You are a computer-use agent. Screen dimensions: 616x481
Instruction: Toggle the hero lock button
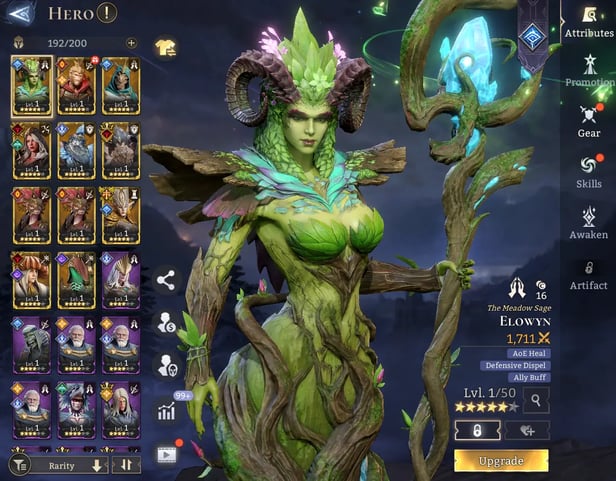[478, 429]
